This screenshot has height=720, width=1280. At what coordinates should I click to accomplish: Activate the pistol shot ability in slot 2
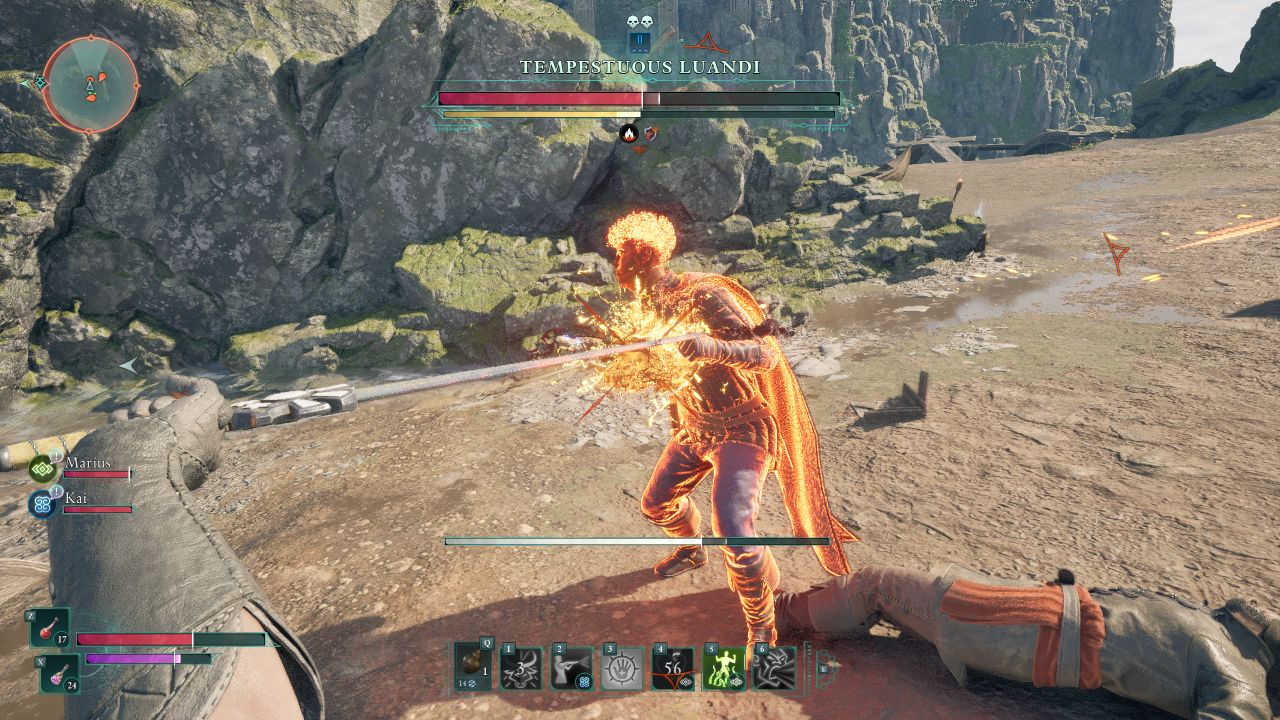coord(572,668)
